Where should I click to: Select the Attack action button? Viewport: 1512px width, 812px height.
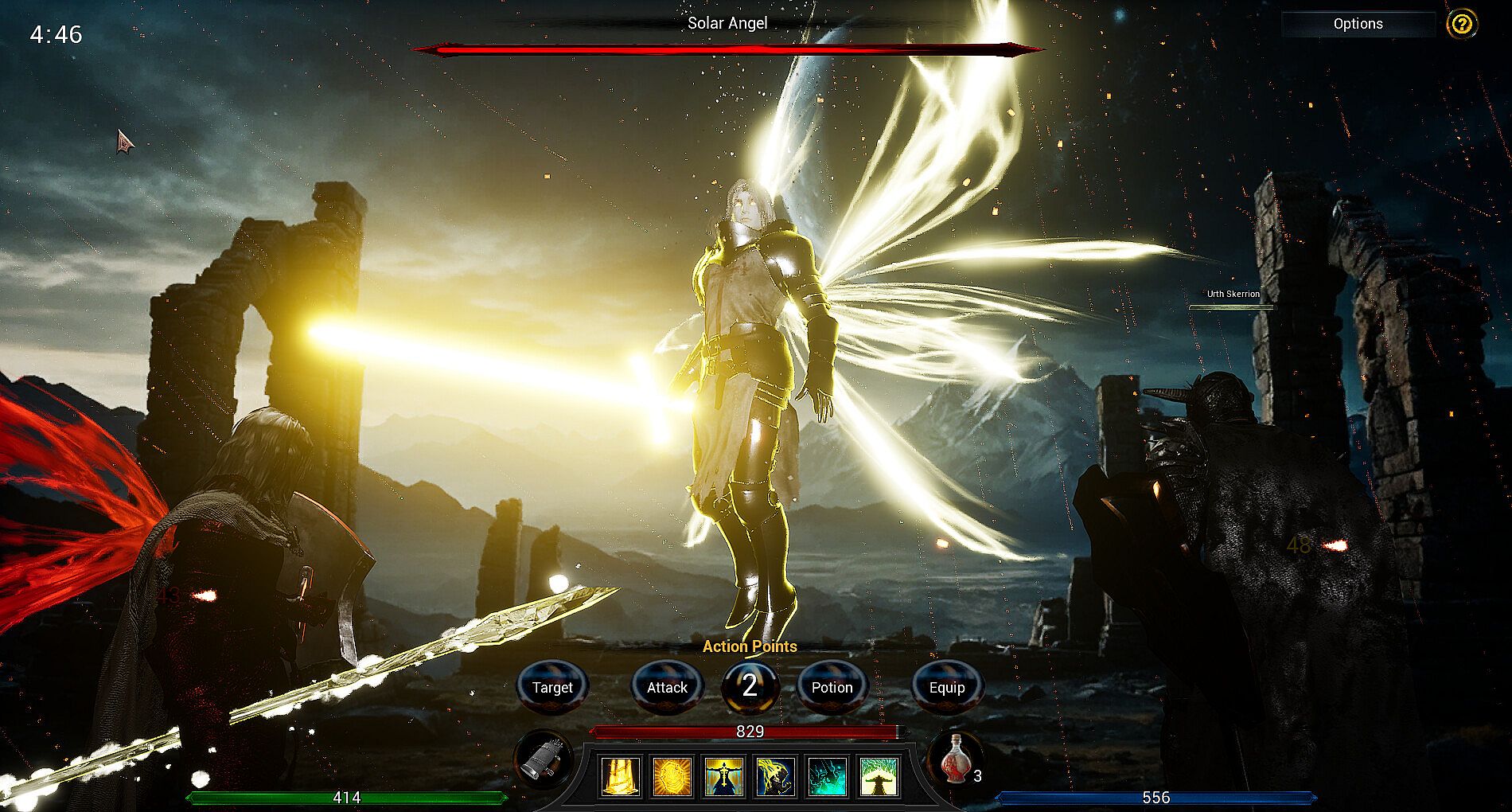[x=667, y=687]
